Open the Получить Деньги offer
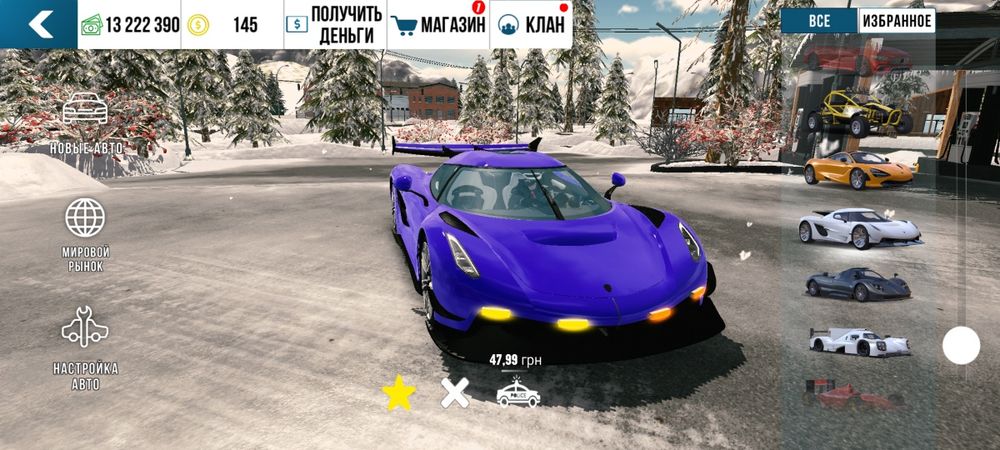 335,24
